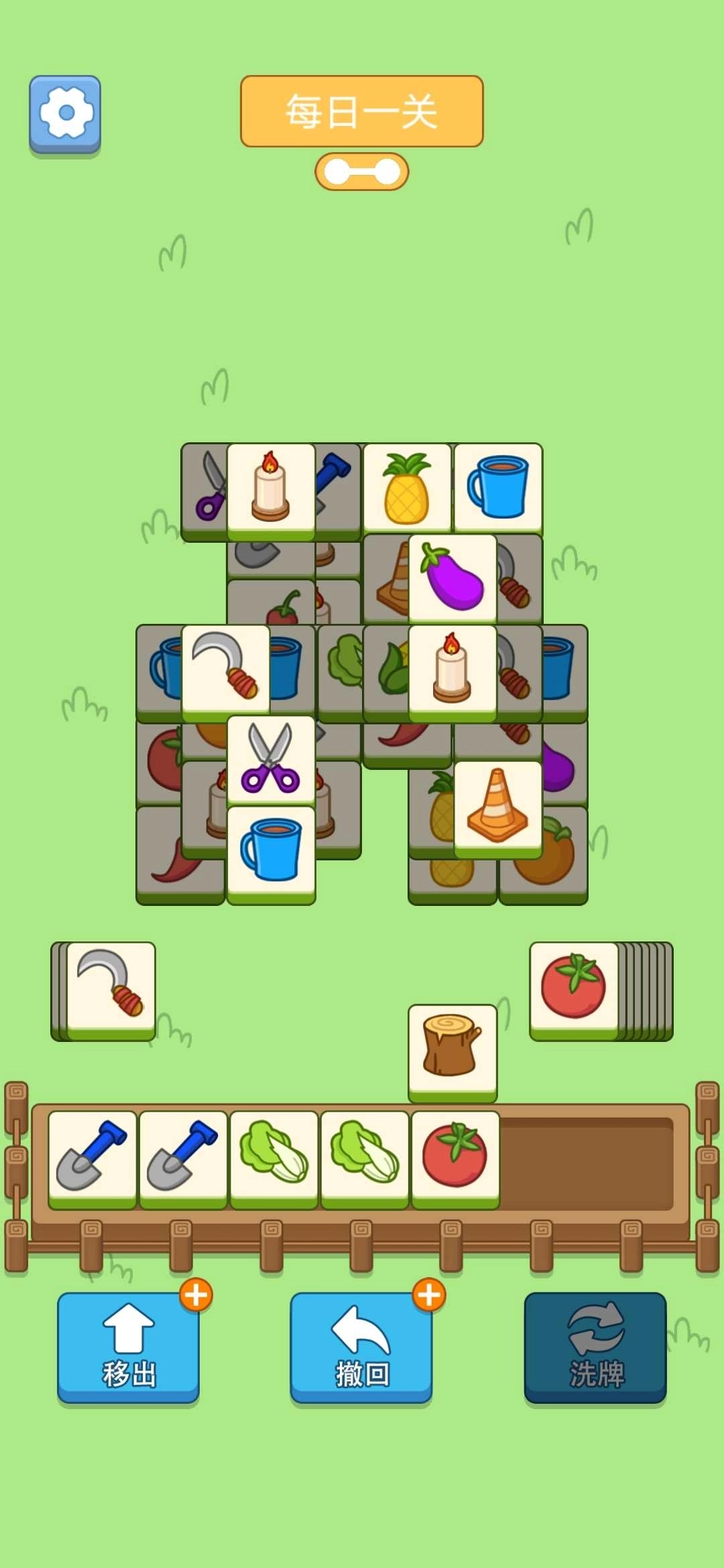Take the tree stump tile
The width and height of the screenshot is (724, 1568).
[452, 1049]
